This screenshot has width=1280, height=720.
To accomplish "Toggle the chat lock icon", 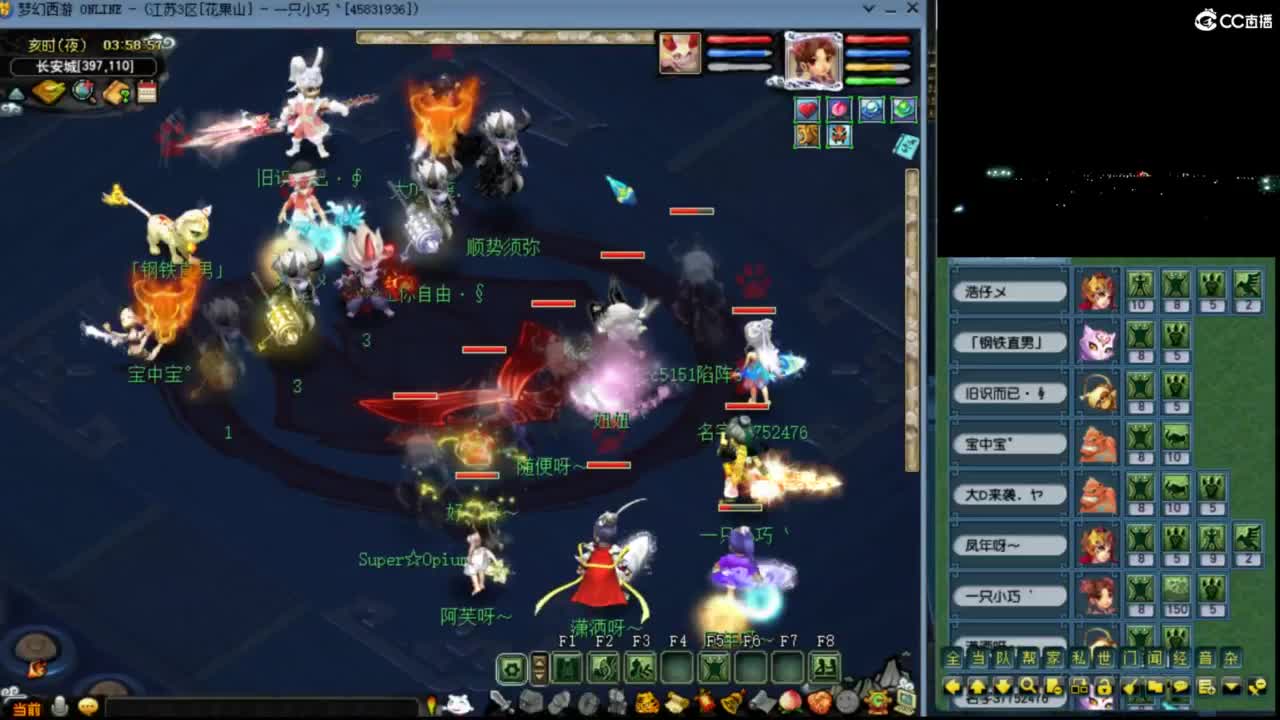I will coord(1103,686).
